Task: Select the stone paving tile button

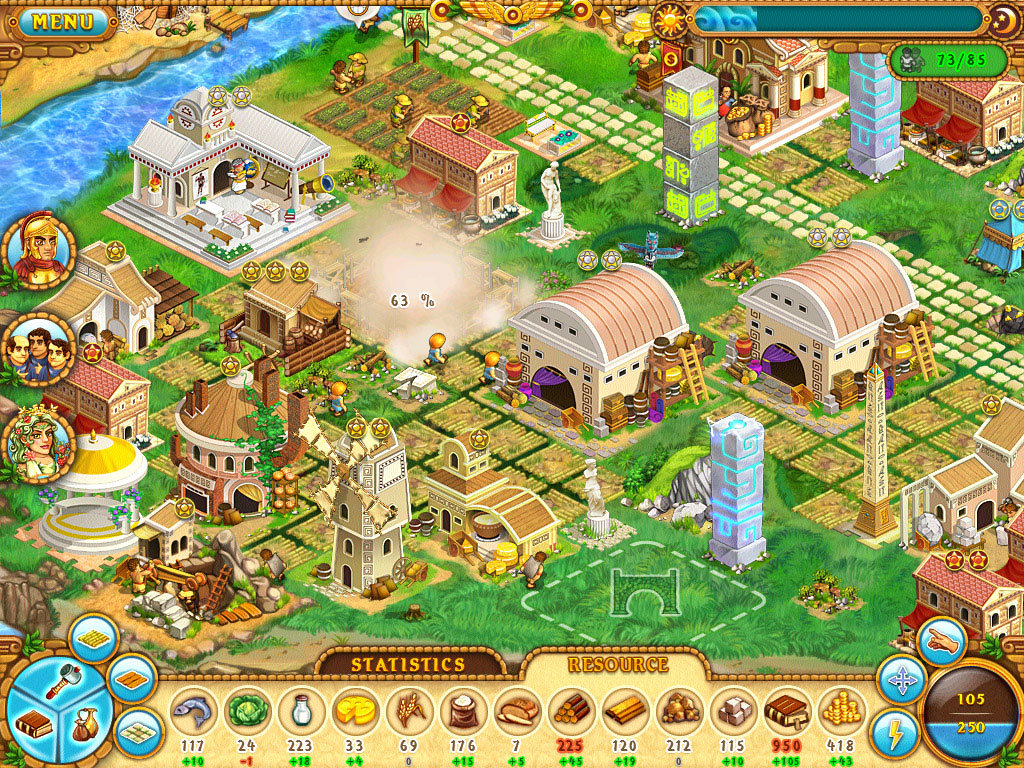Action: (138, 732)
